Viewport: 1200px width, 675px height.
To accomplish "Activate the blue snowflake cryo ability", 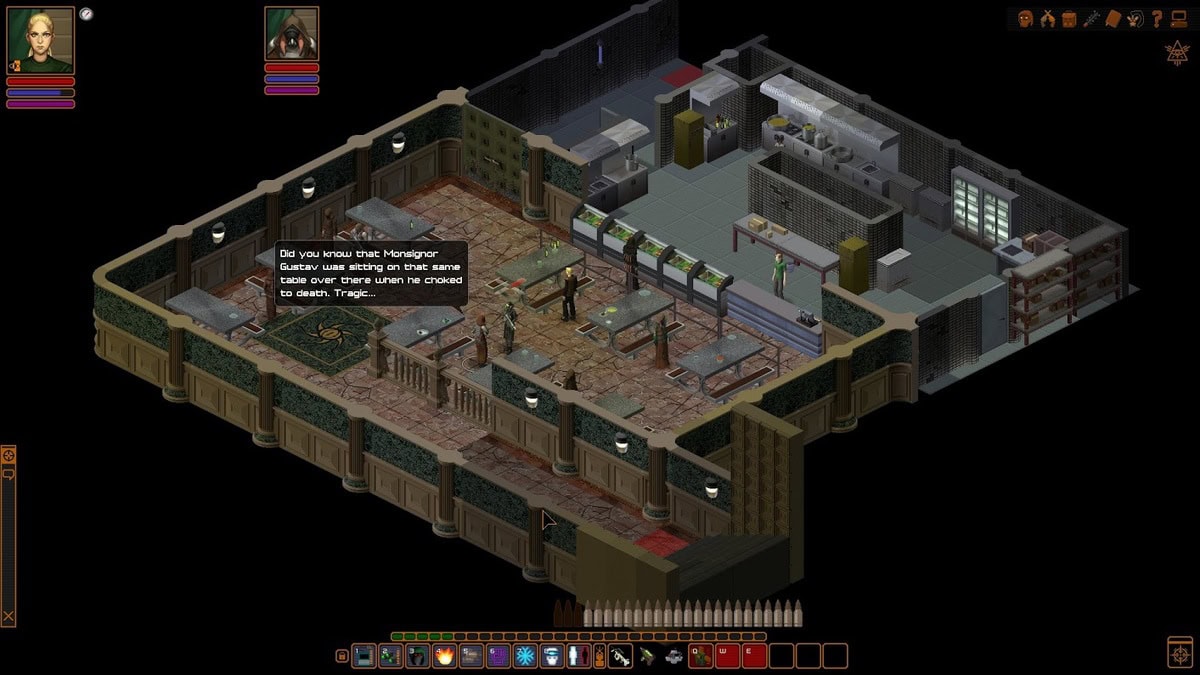I will pyautogui.click(x=525, y=656).
